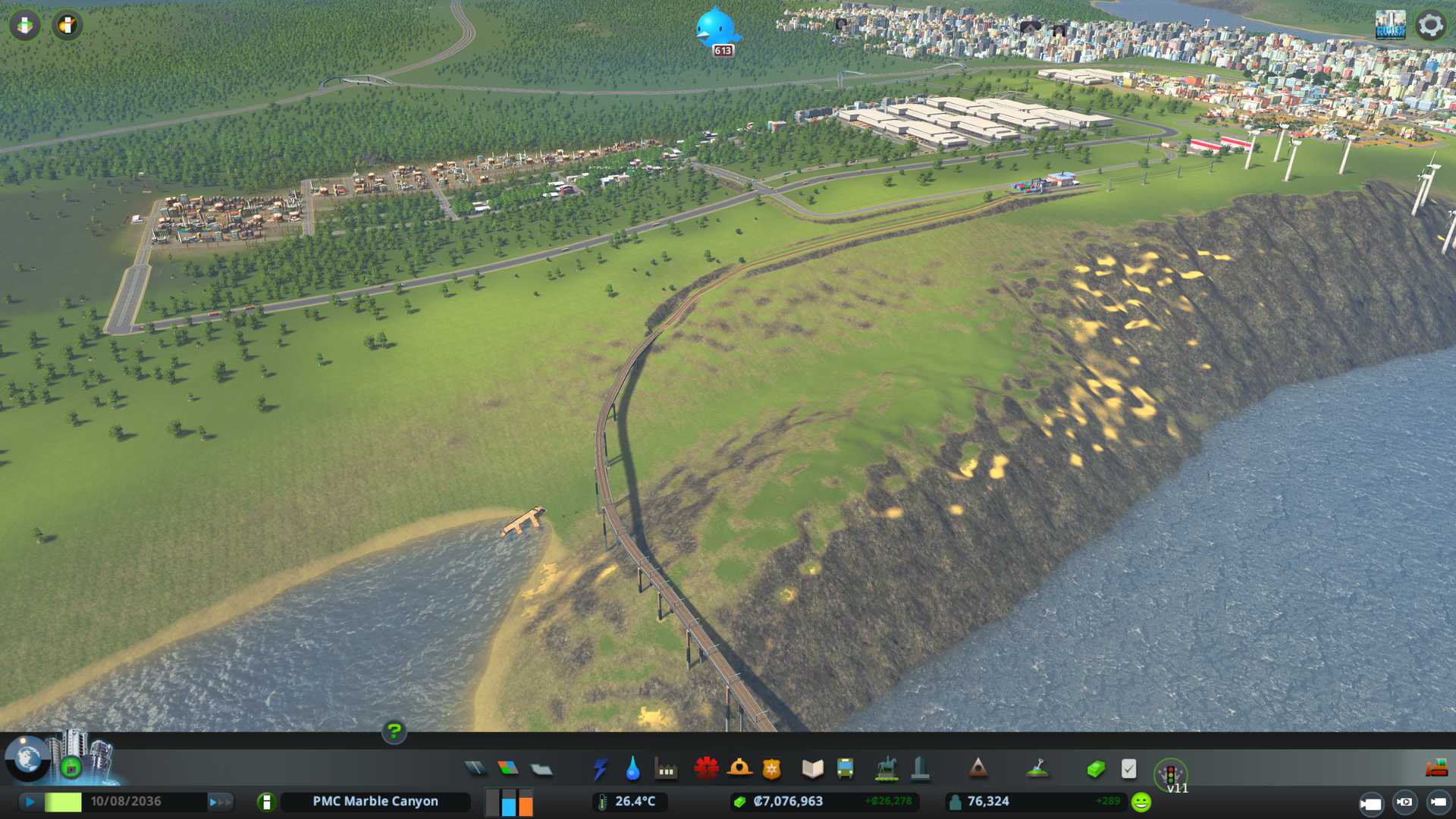This screenshot has width=1456, height=819.
Task: Open the Public Transport bus menu
Action: pyautogui.click(x=845, y=769)
